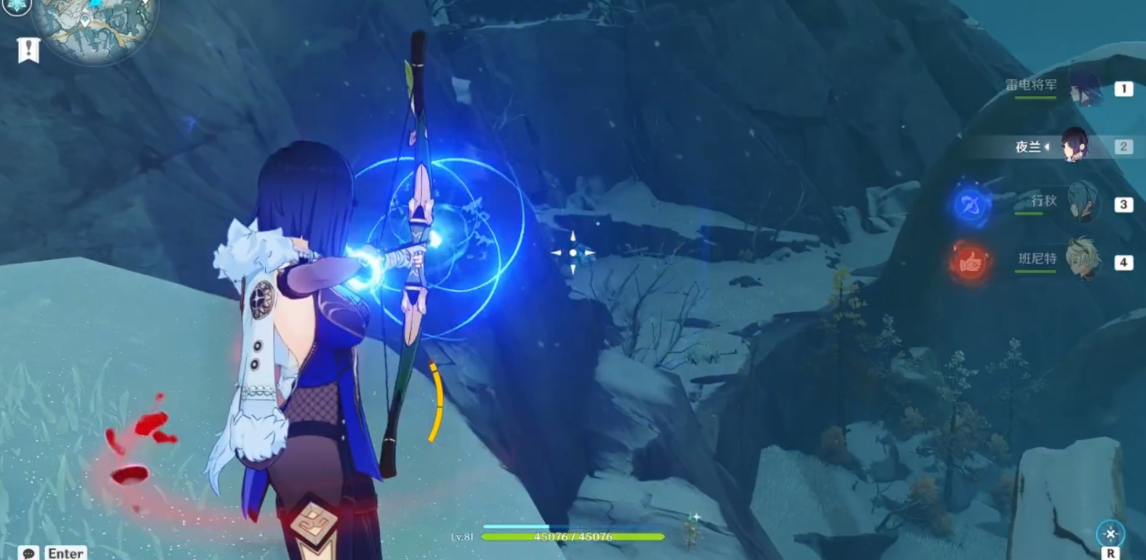Switch to party member 班尼特
This screenshot has height=560, width=1146.
[x=1082, y=260]
